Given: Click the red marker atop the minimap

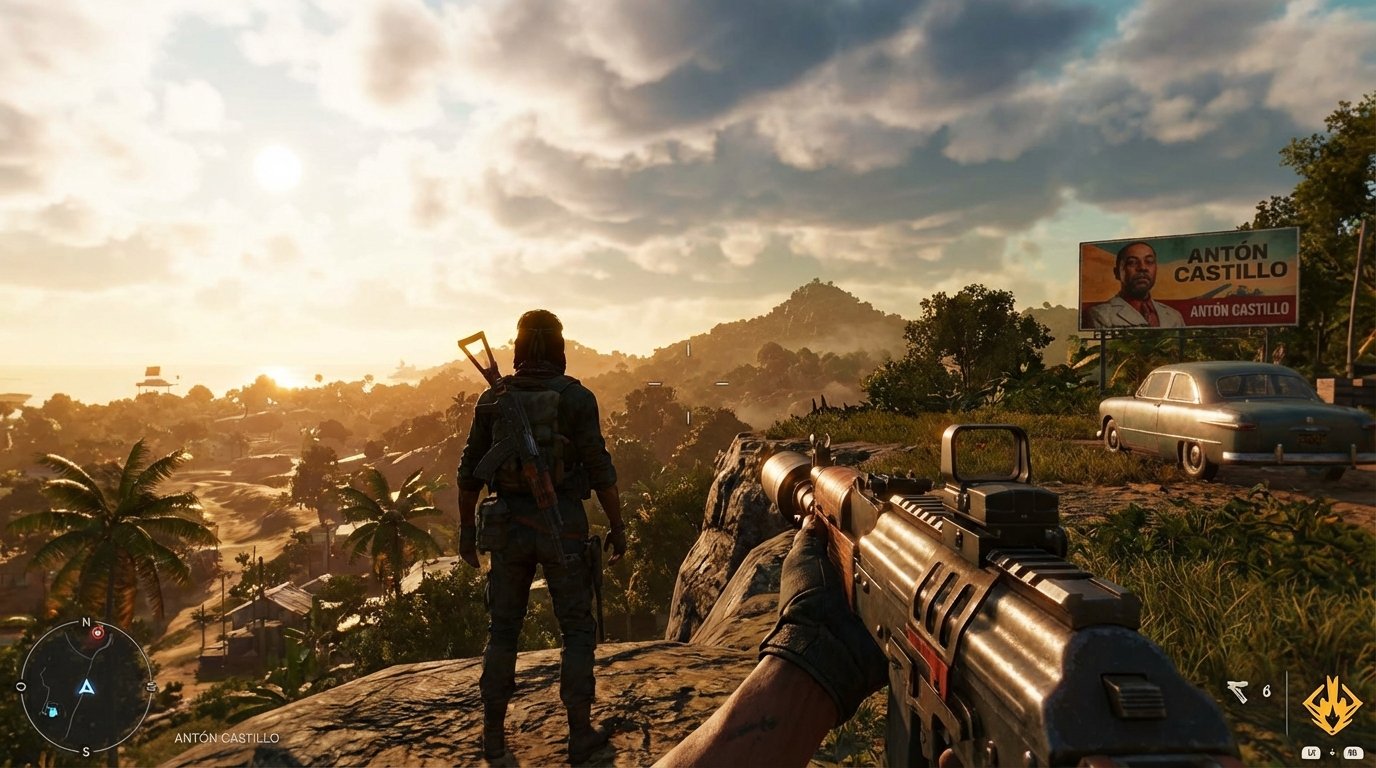Looking at the screenshot, I should pos(97,632).
